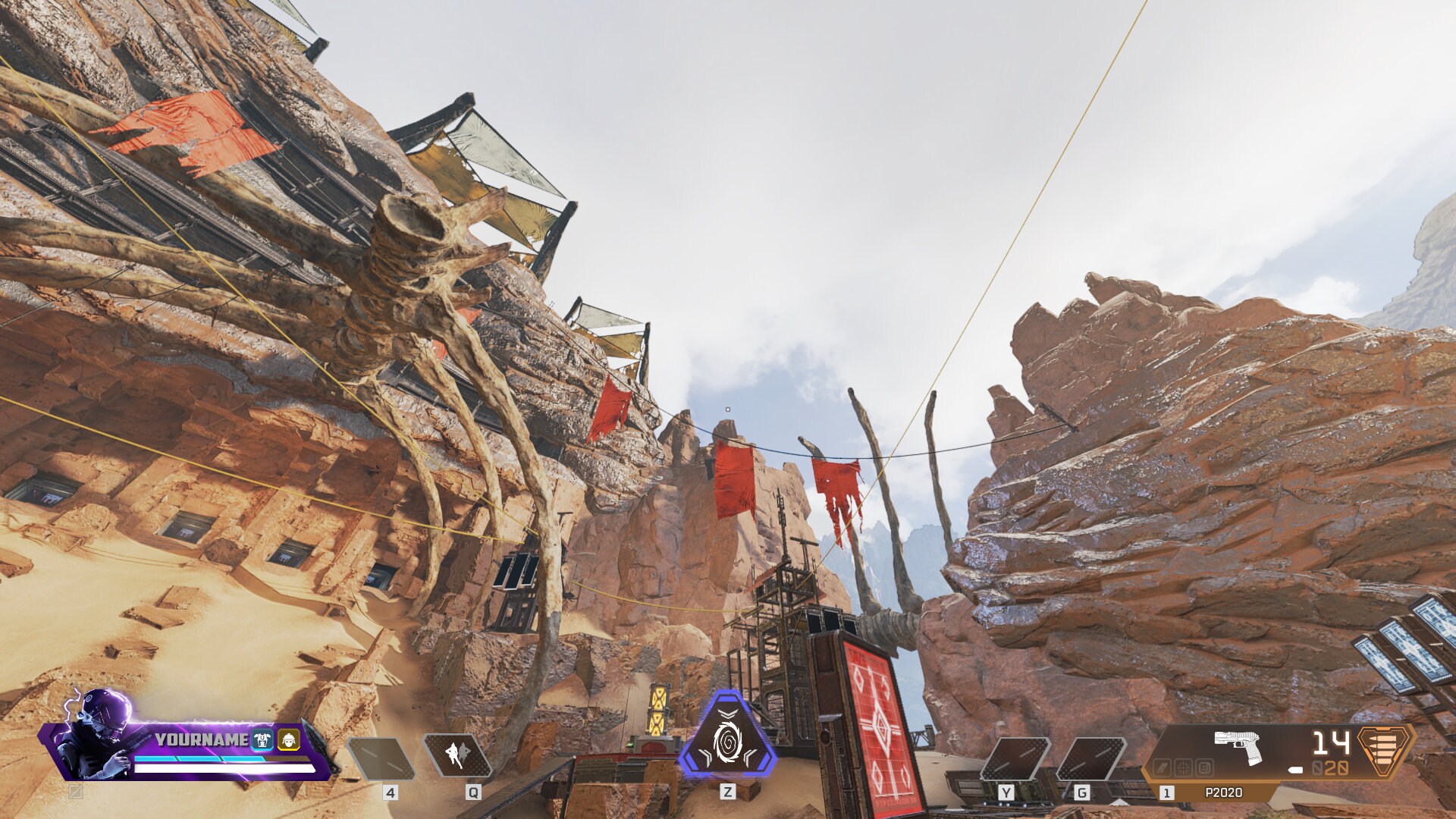Click the gold helmet badge on the nameplate

click(x=289, y=739)
